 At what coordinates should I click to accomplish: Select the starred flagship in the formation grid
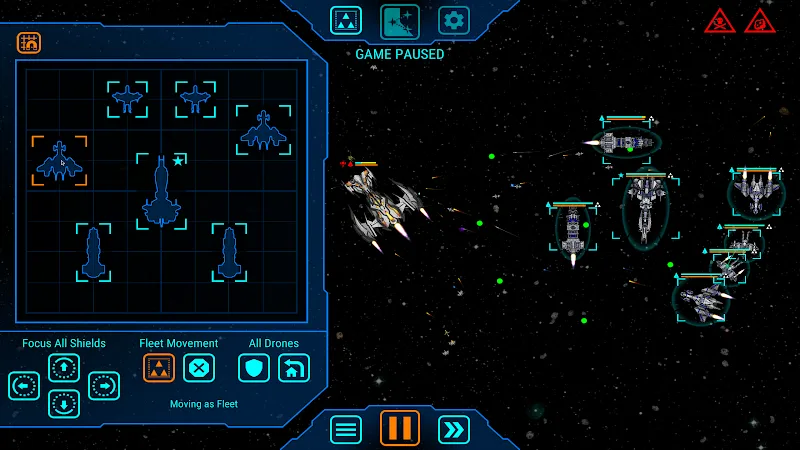pyautogui.click(x=161, y=191)
